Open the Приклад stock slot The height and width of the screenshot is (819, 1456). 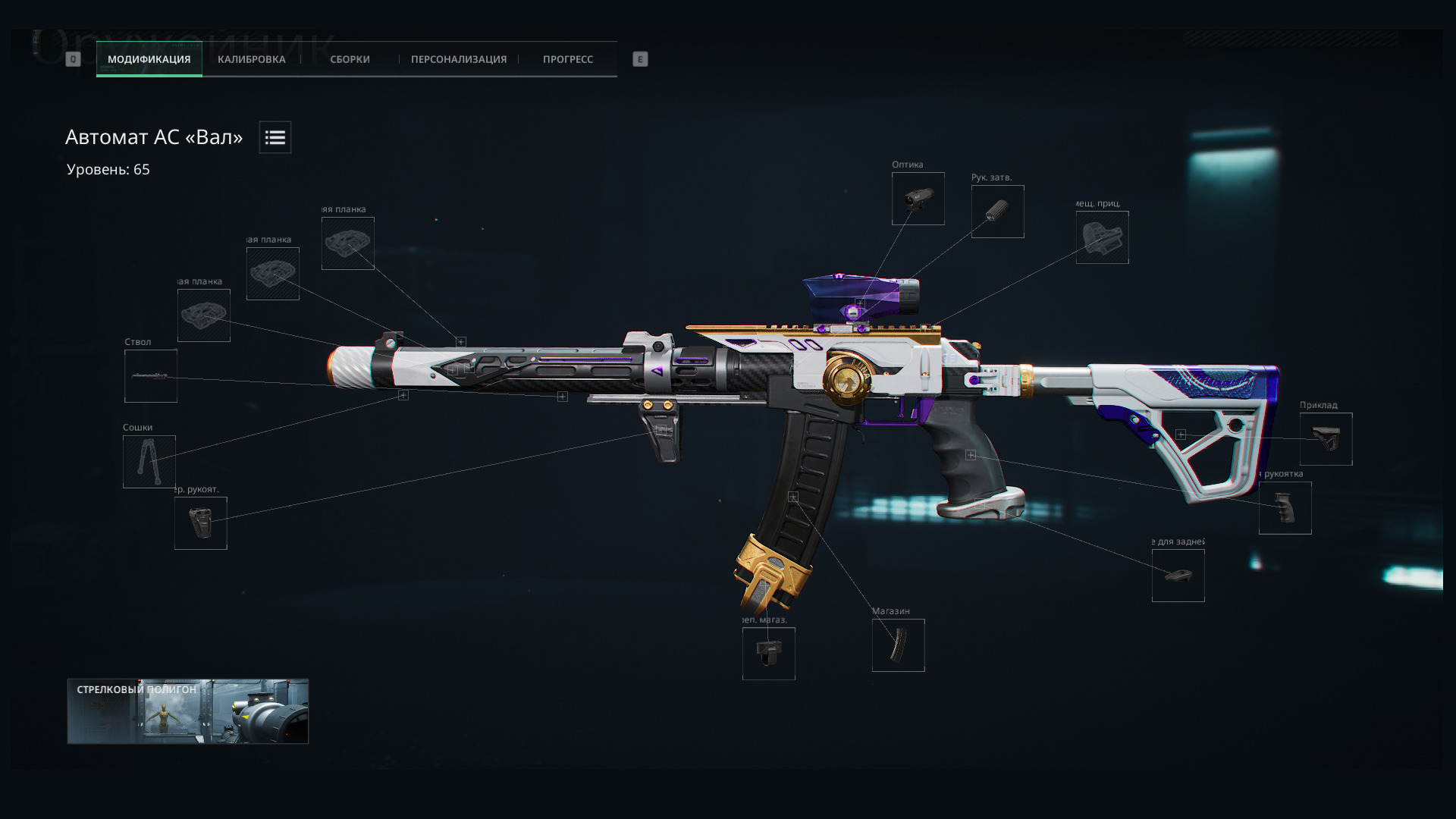[x=1326, y=439]
